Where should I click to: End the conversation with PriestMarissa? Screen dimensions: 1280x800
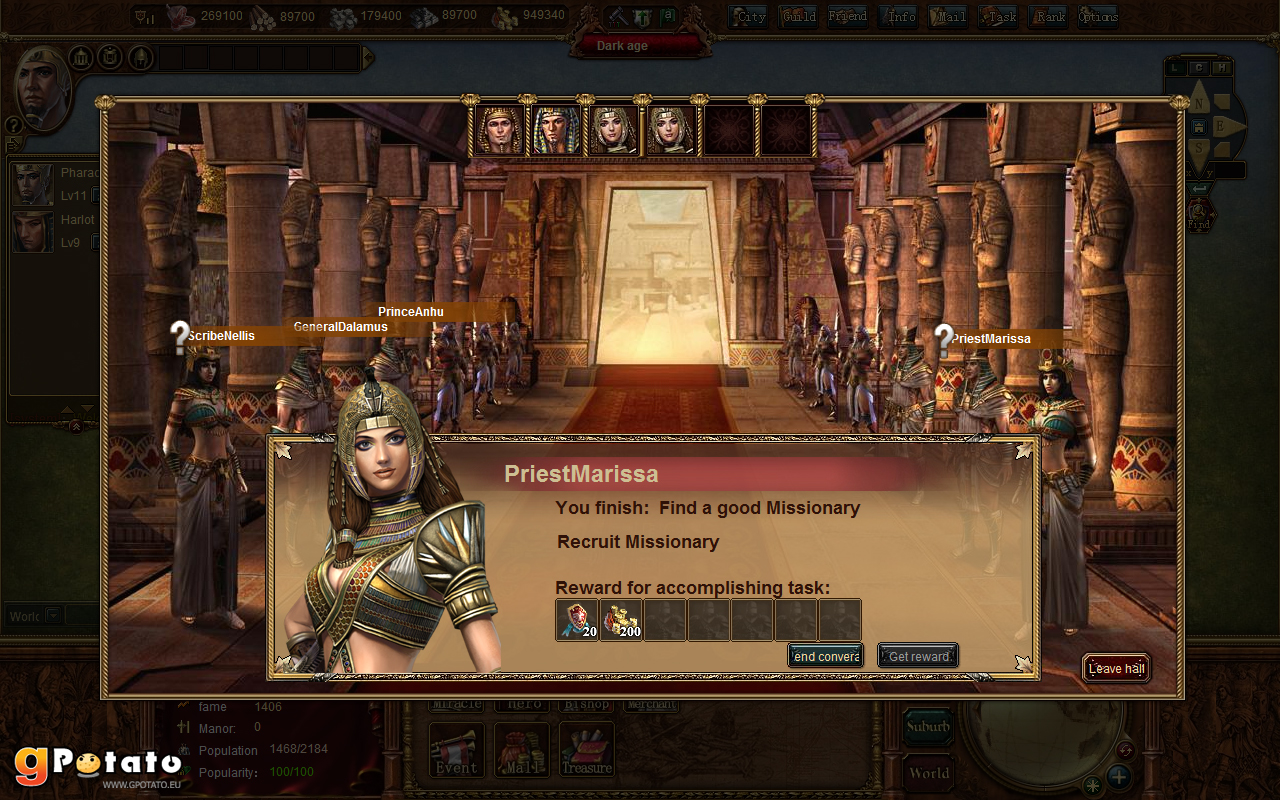[x=825, y=656]
